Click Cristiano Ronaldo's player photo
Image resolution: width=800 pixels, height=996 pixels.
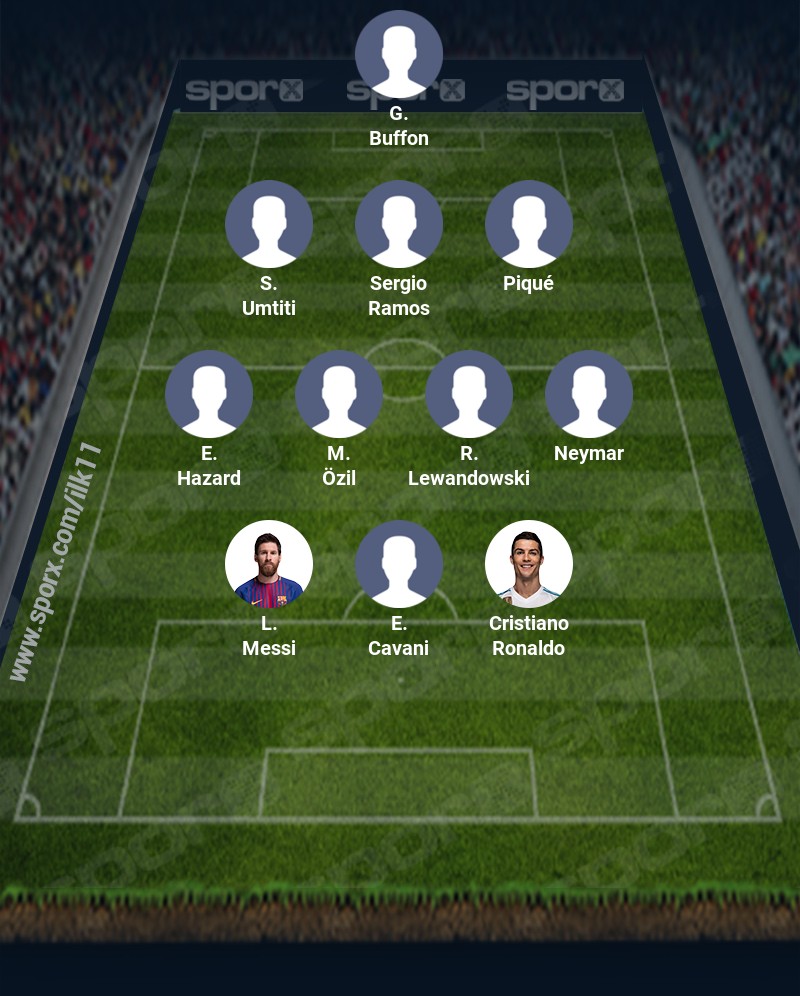click(529, 564)
